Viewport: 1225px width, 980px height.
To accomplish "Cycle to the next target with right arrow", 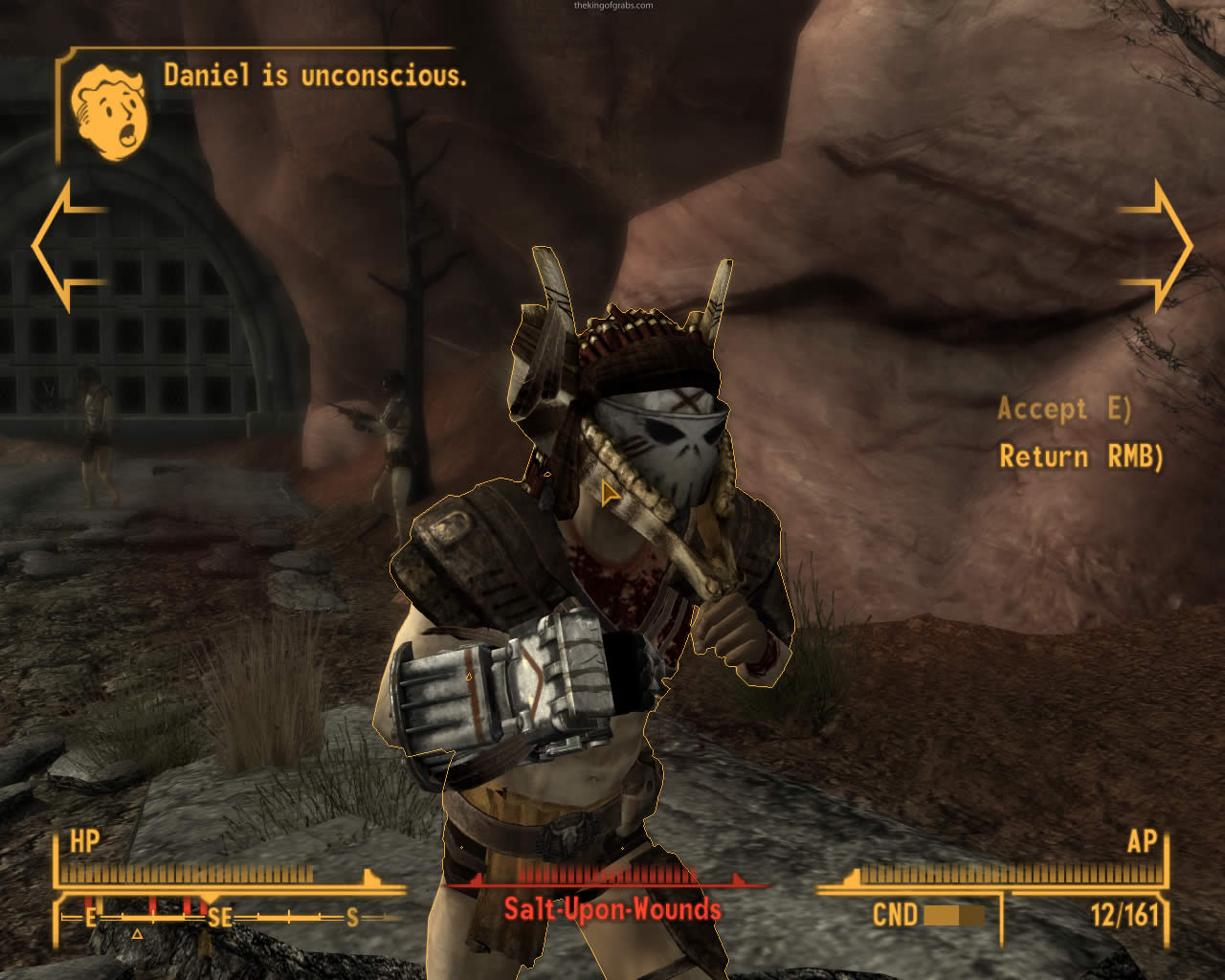I will click(1156, 246).
